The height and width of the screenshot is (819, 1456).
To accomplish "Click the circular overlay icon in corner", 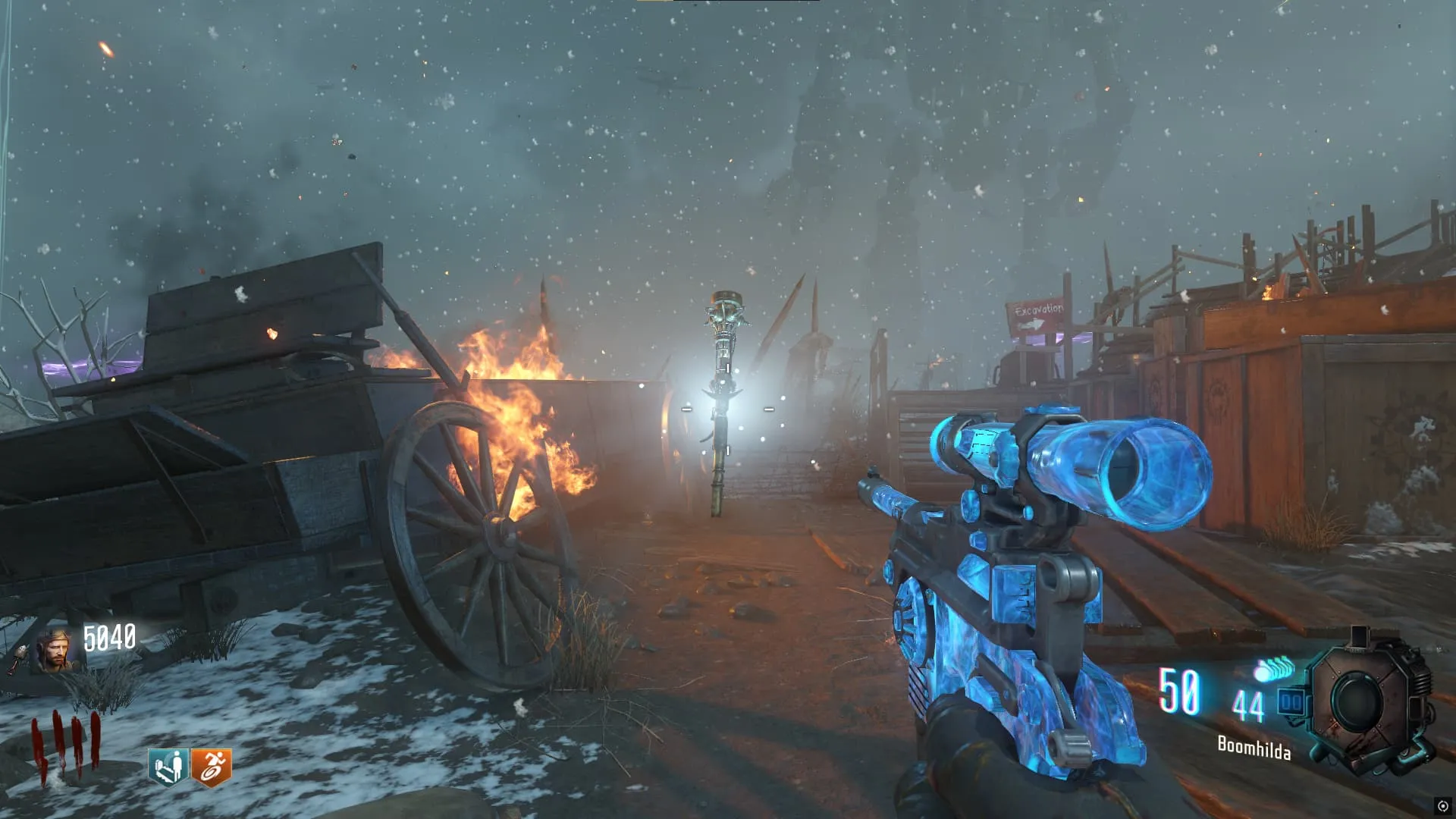I will coord(1442,806).
